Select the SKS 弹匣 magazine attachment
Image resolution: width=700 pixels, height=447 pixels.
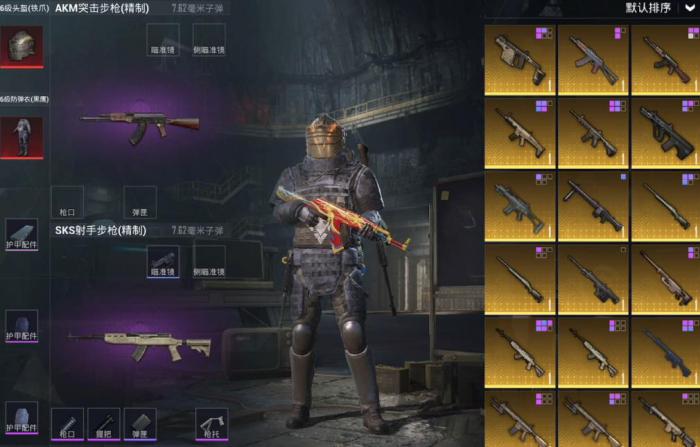[x=140, y=424]
